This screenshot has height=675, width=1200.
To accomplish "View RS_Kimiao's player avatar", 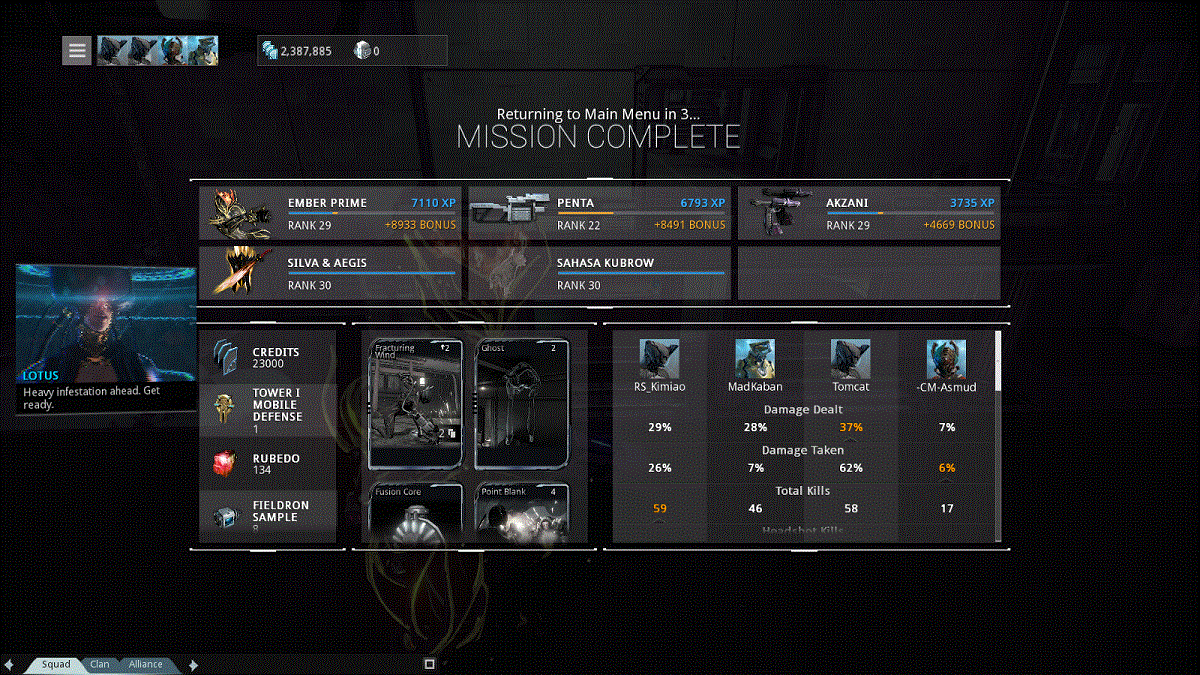I will tap(659, 359).
